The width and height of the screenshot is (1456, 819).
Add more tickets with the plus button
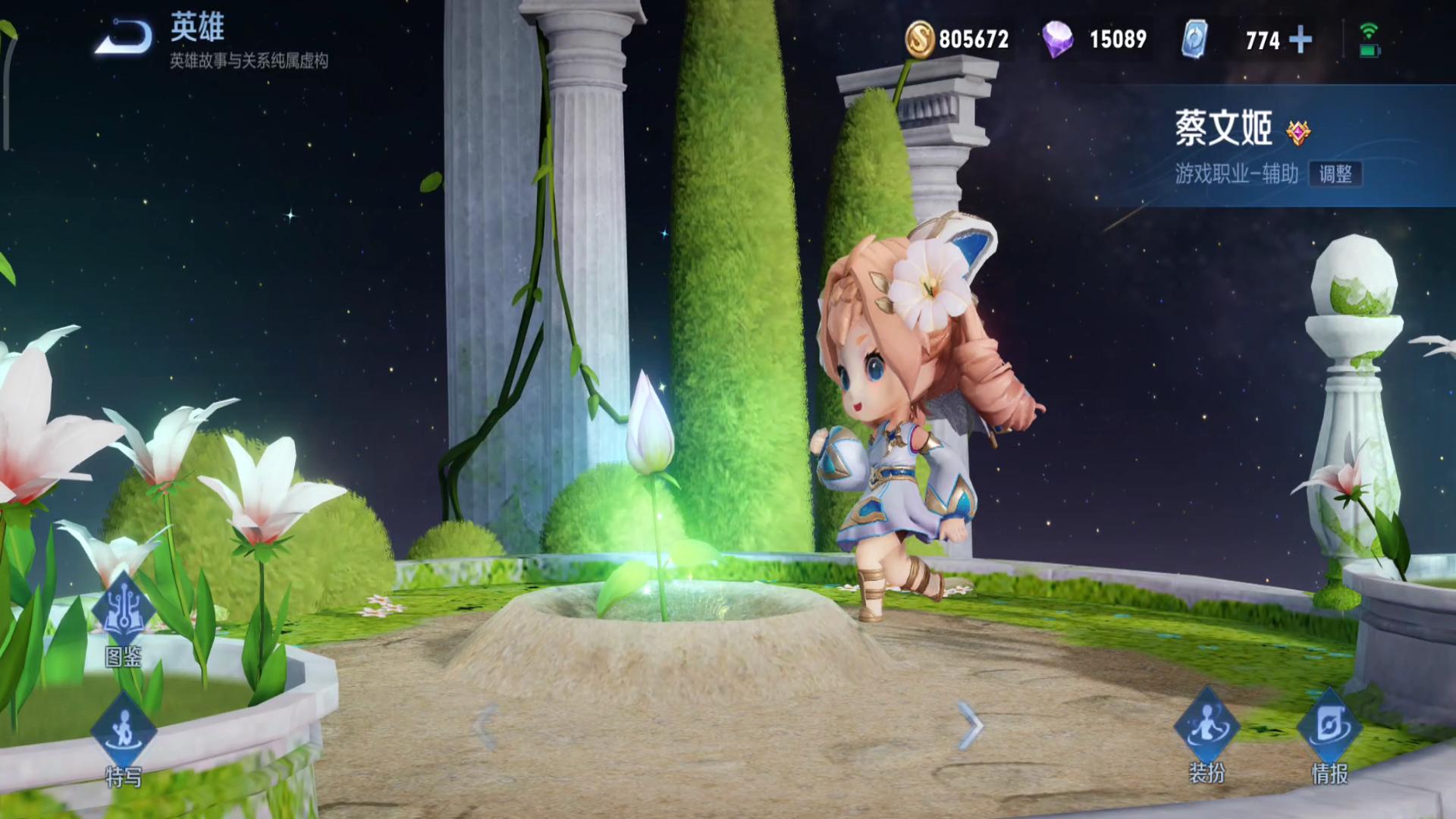coord(1301,39)
